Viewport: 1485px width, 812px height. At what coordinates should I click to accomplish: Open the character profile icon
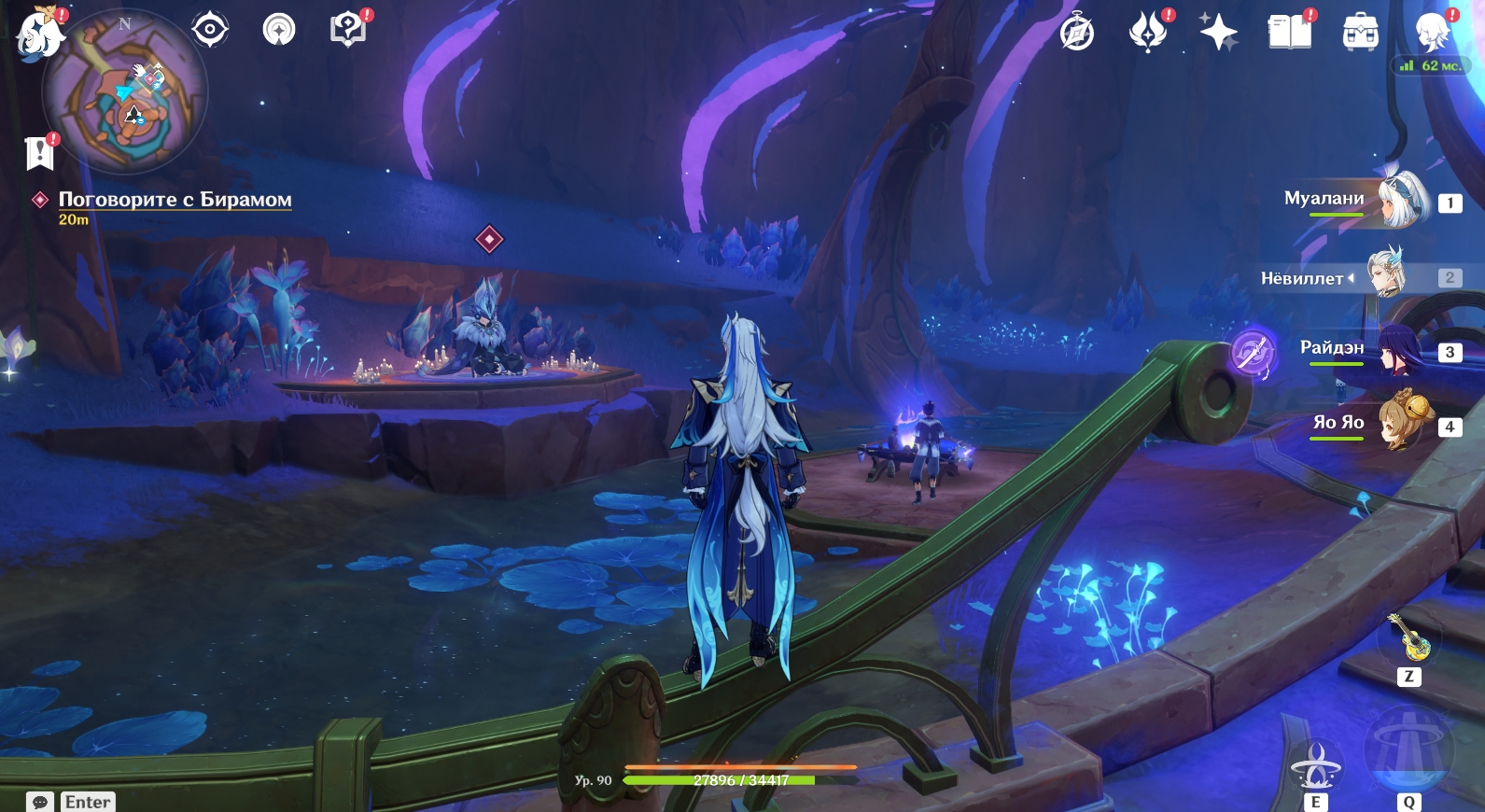1432,33
